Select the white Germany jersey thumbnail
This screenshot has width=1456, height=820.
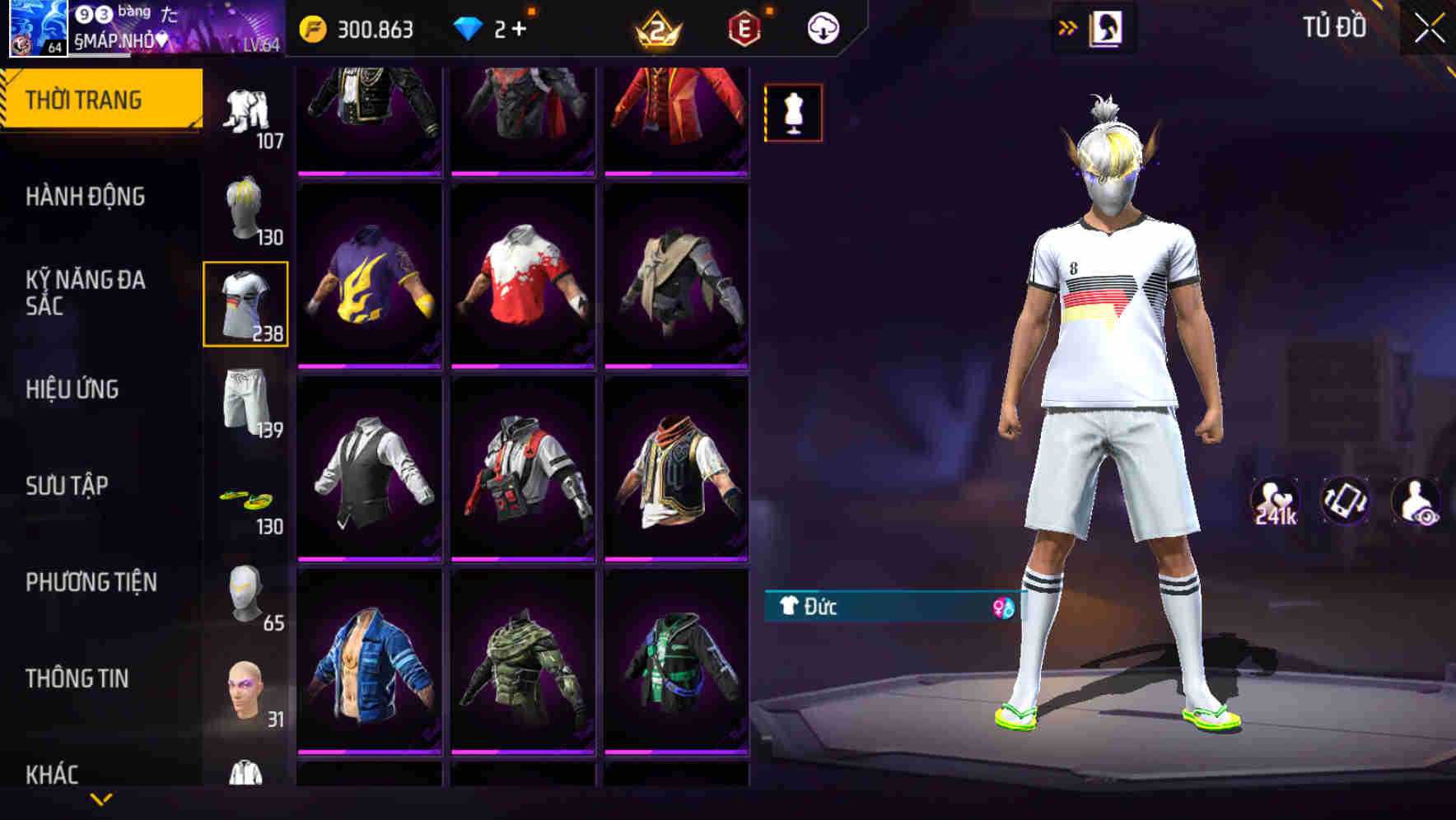click(x=246, y=305)
